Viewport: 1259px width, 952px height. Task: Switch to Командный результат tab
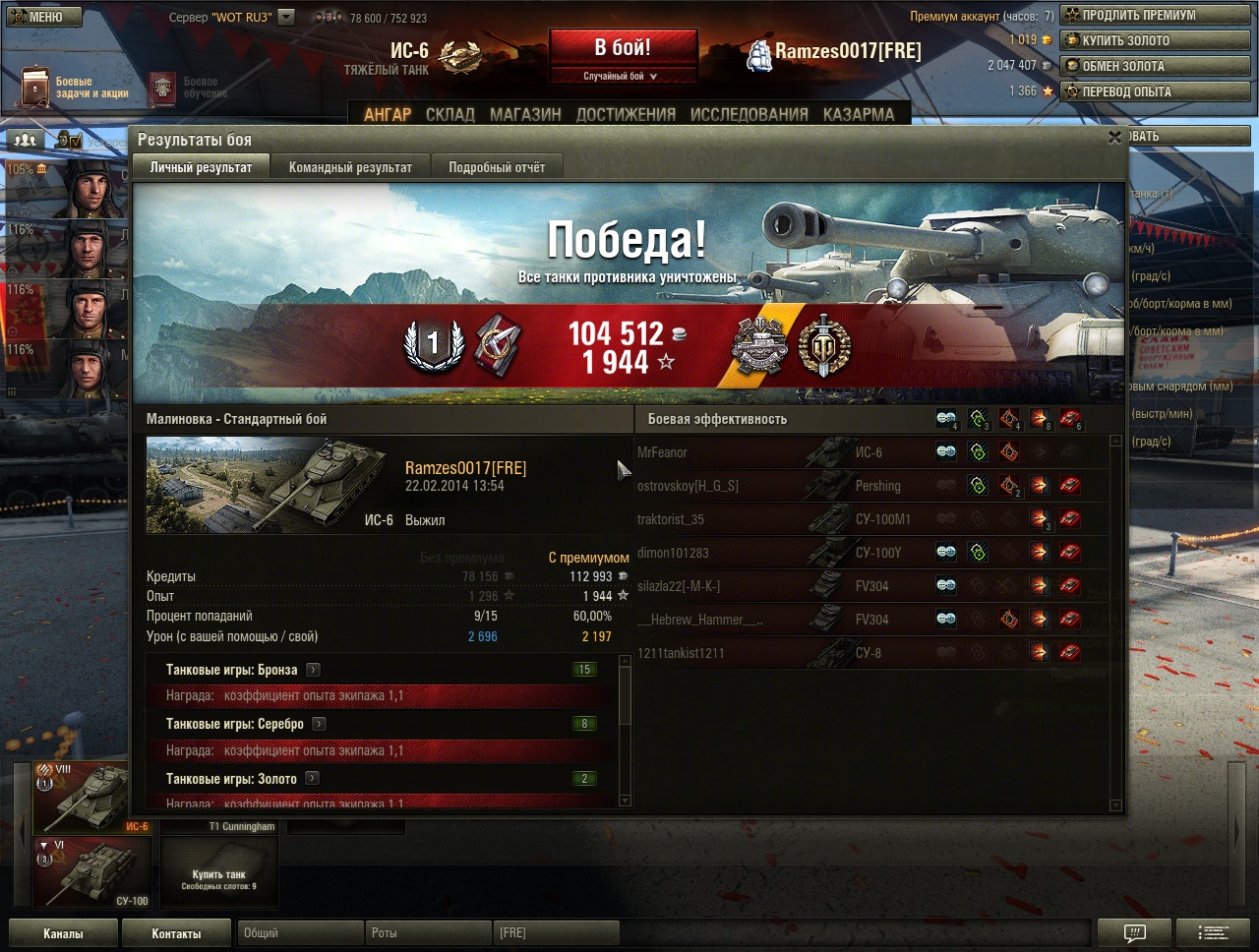(350, 167)
